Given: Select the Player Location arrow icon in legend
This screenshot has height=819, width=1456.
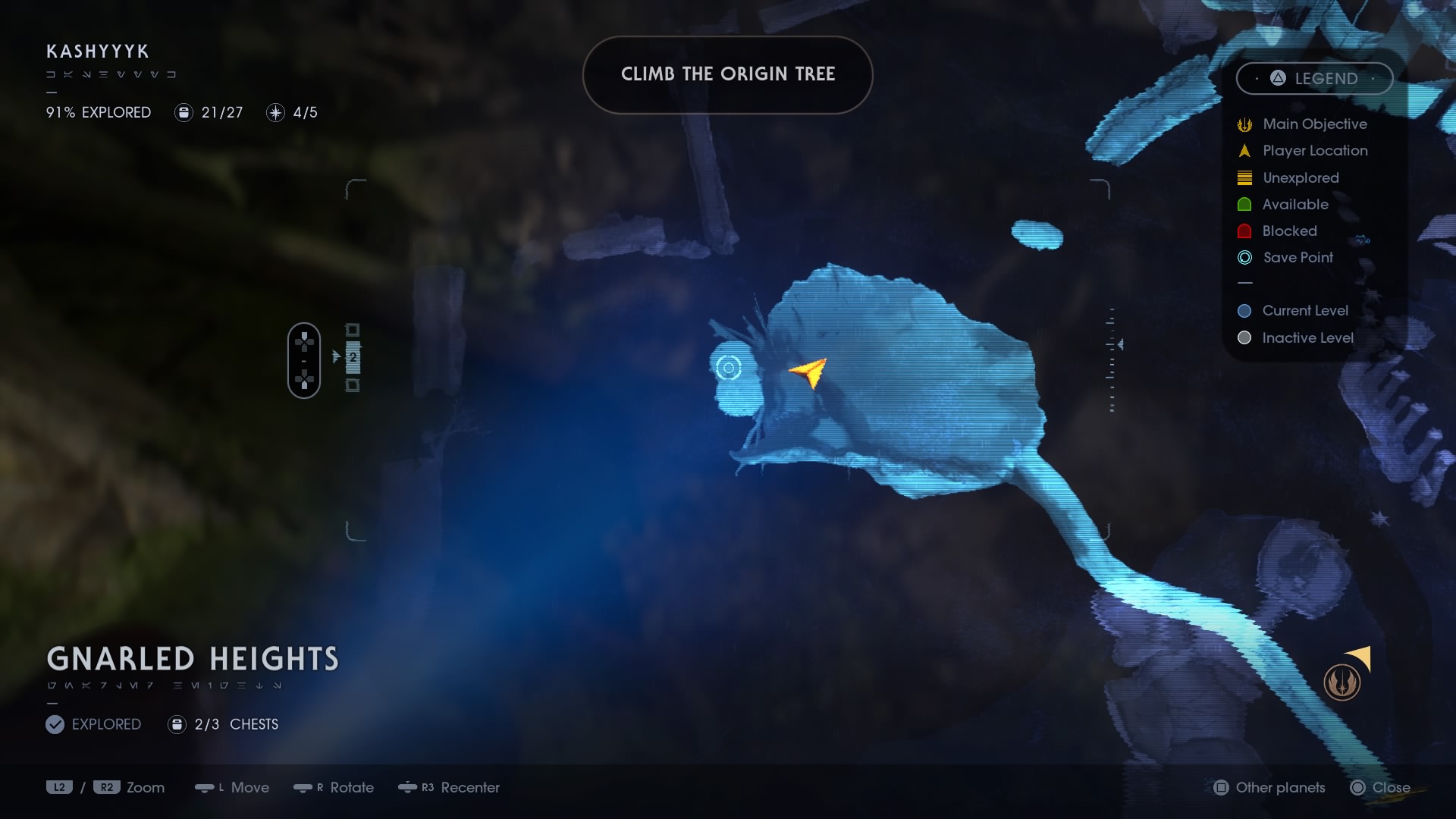Looking at the screenshot, I should [x=1244, y=151].
